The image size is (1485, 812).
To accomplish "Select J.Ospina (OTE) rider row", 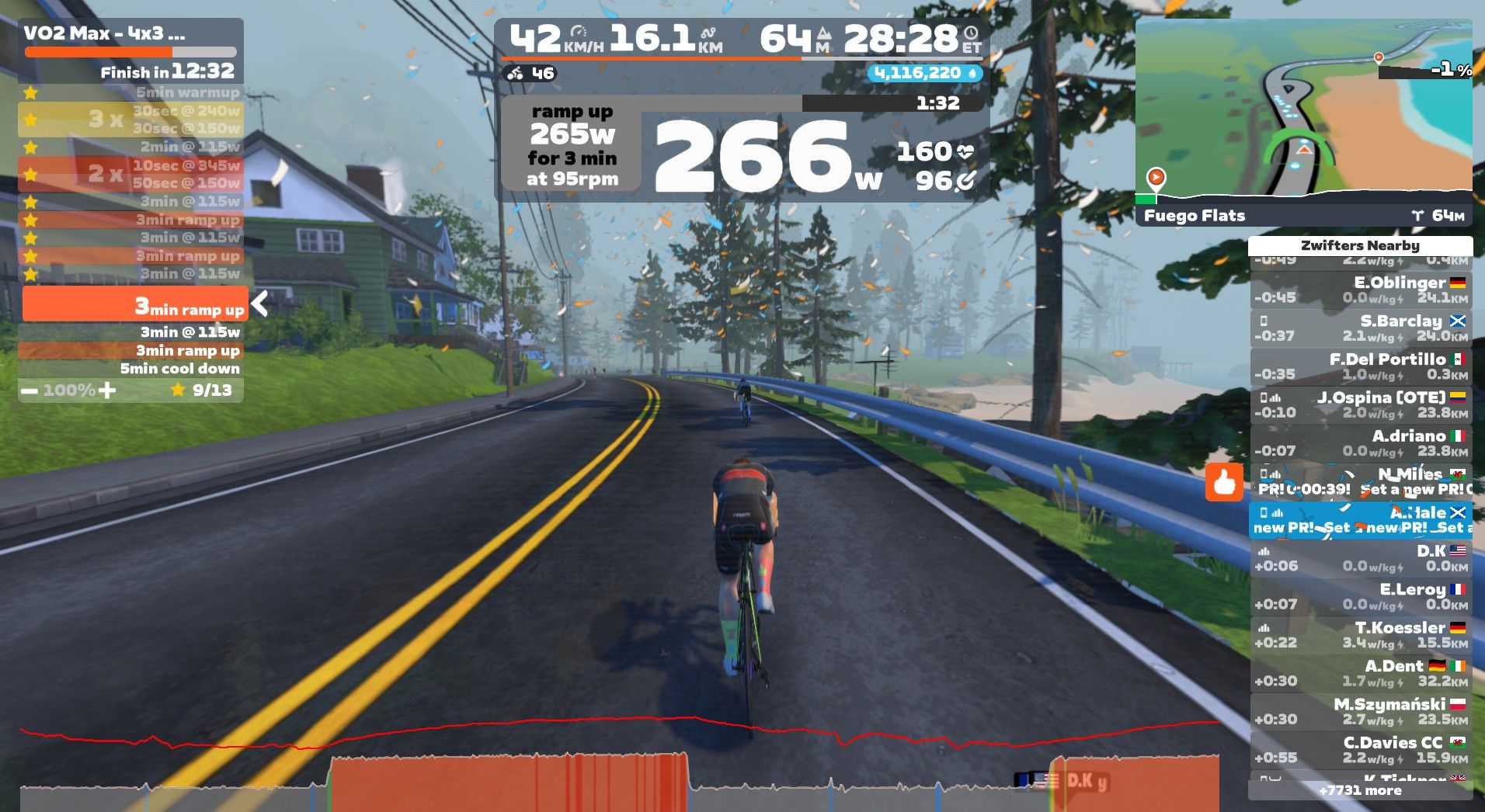I will [1361, 405].
